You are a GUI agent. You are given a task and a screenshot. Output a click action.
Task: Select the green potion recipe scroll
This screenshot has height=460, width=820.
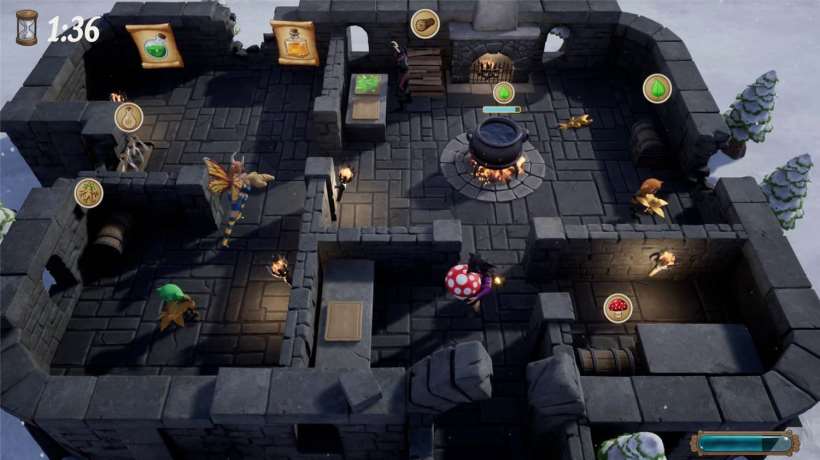coord(154,45)
